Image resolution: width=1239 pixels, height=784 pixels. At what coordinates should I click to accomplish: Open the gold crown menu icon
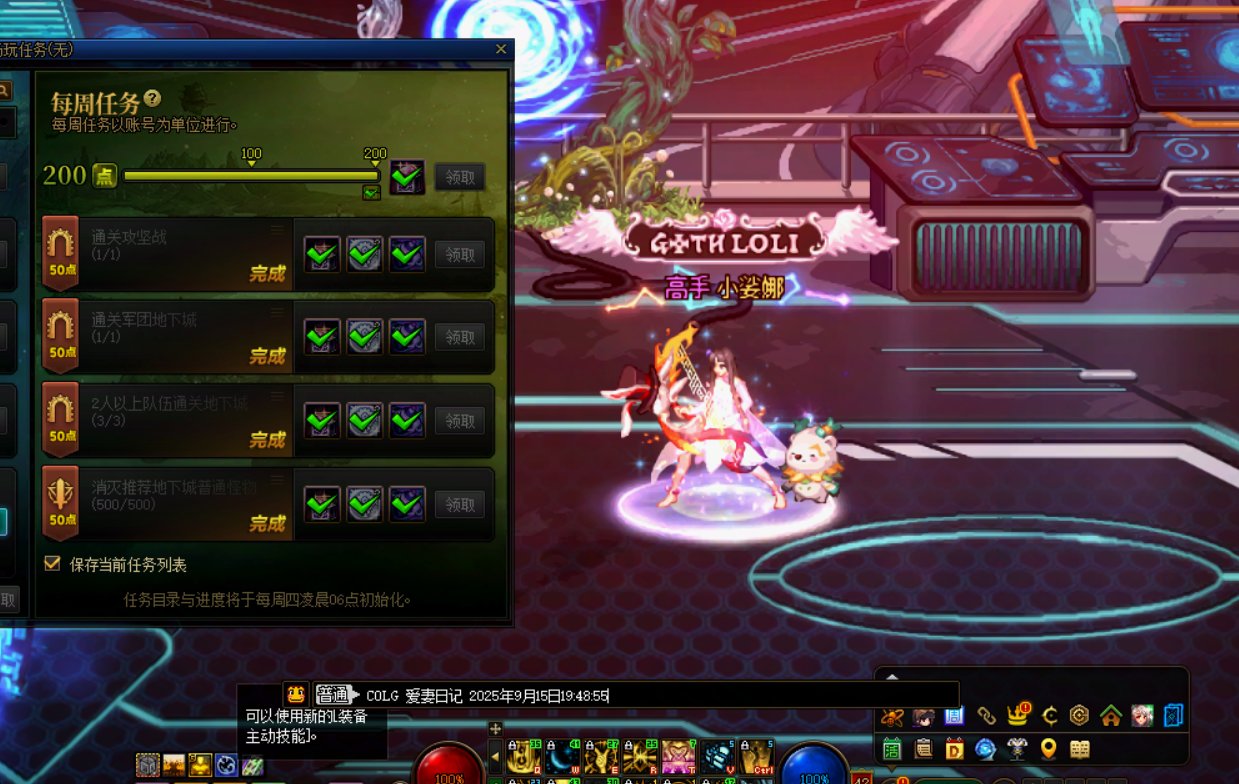[1020, 715]
